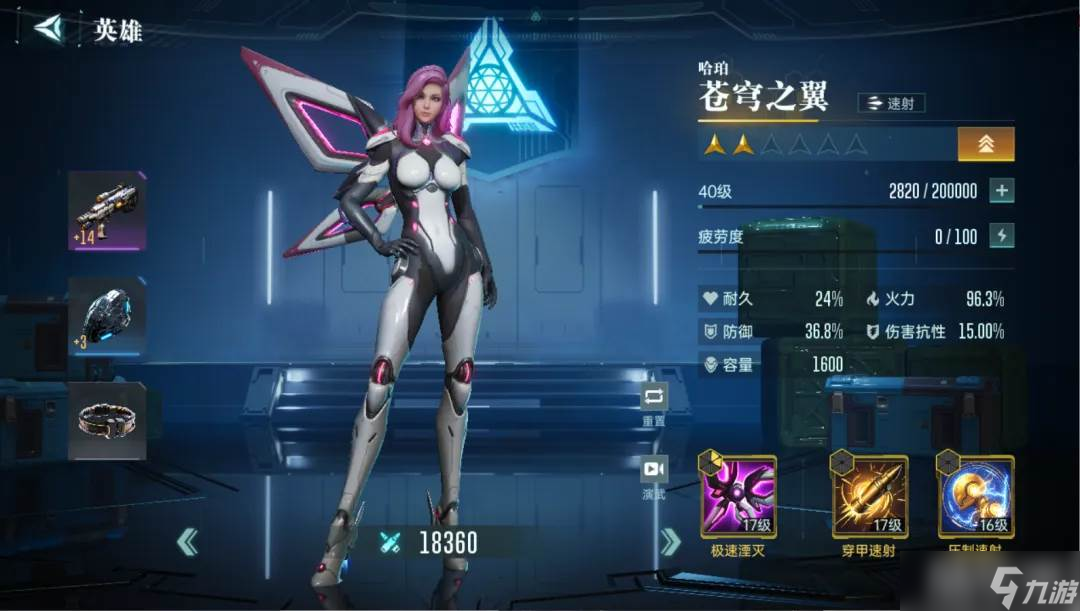The height and width of the screenshot is (611, 1080).
Task: Switch to the next hero
Action: (x=670, y=543)
